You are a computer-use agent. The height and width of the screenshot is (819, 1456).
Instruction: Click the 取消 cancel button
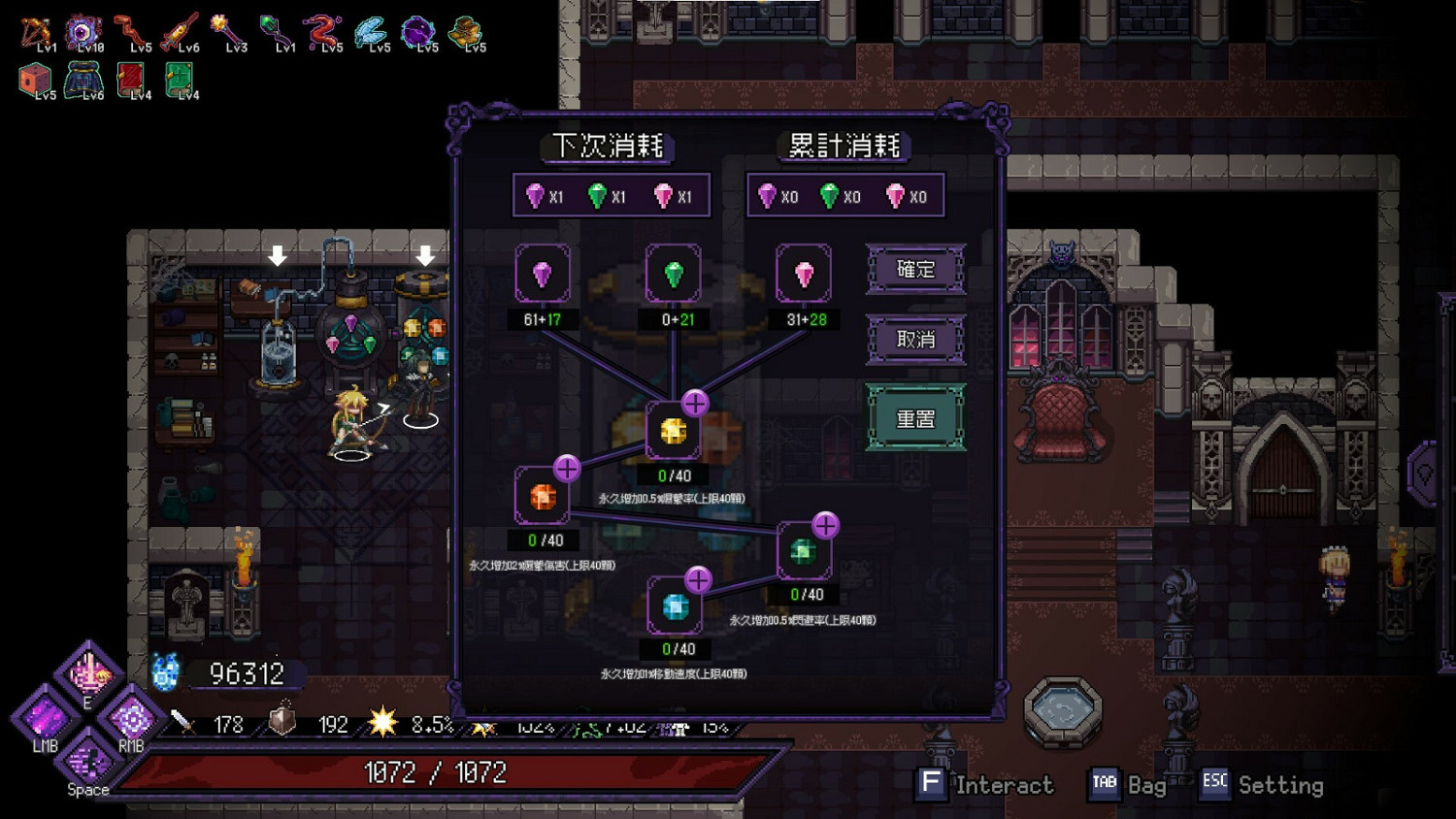[x=915, y=341]
